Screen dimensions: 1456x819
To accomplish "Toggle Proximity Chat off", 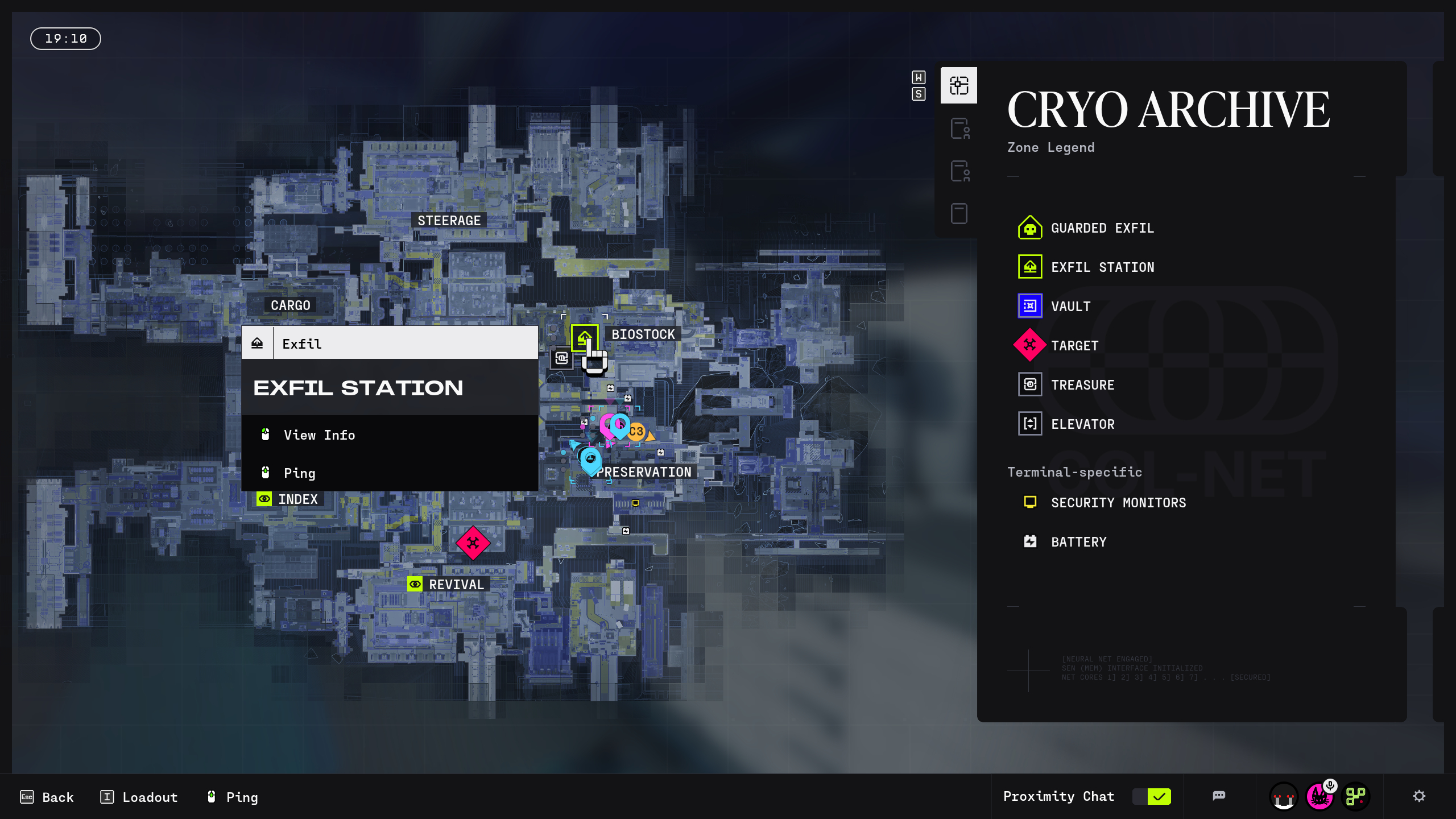I will pos(1151,796).
